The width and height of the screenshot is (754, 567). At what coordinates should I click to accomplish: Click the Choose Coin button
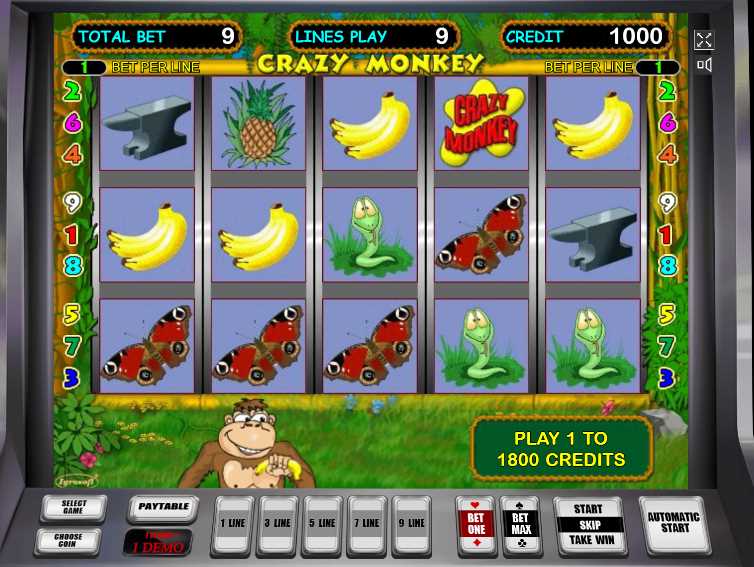pyautogui.click(x=74, y=540)
